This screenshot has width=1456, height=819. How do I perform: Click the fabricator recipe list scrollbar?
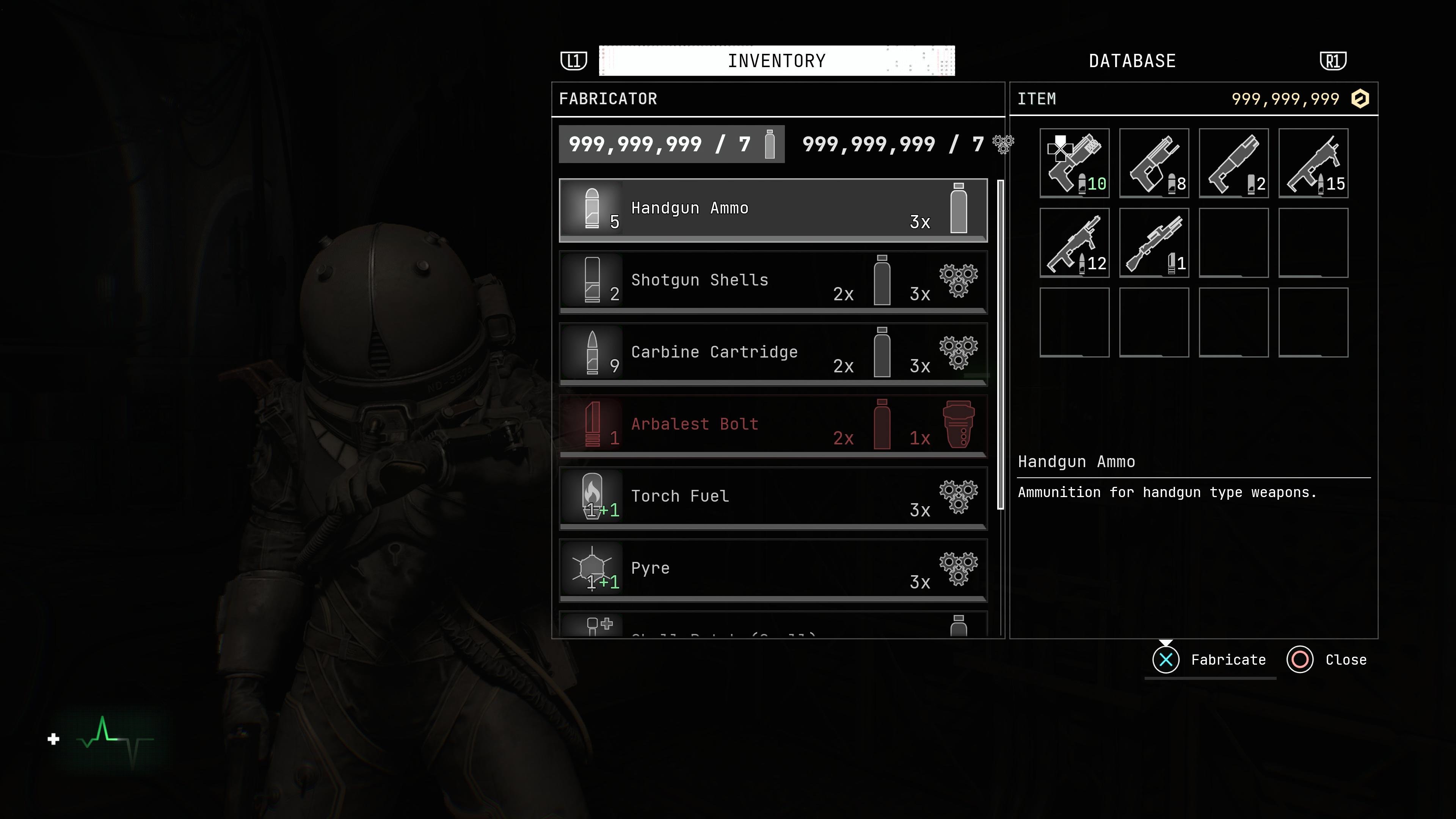tap(1001, 345)
